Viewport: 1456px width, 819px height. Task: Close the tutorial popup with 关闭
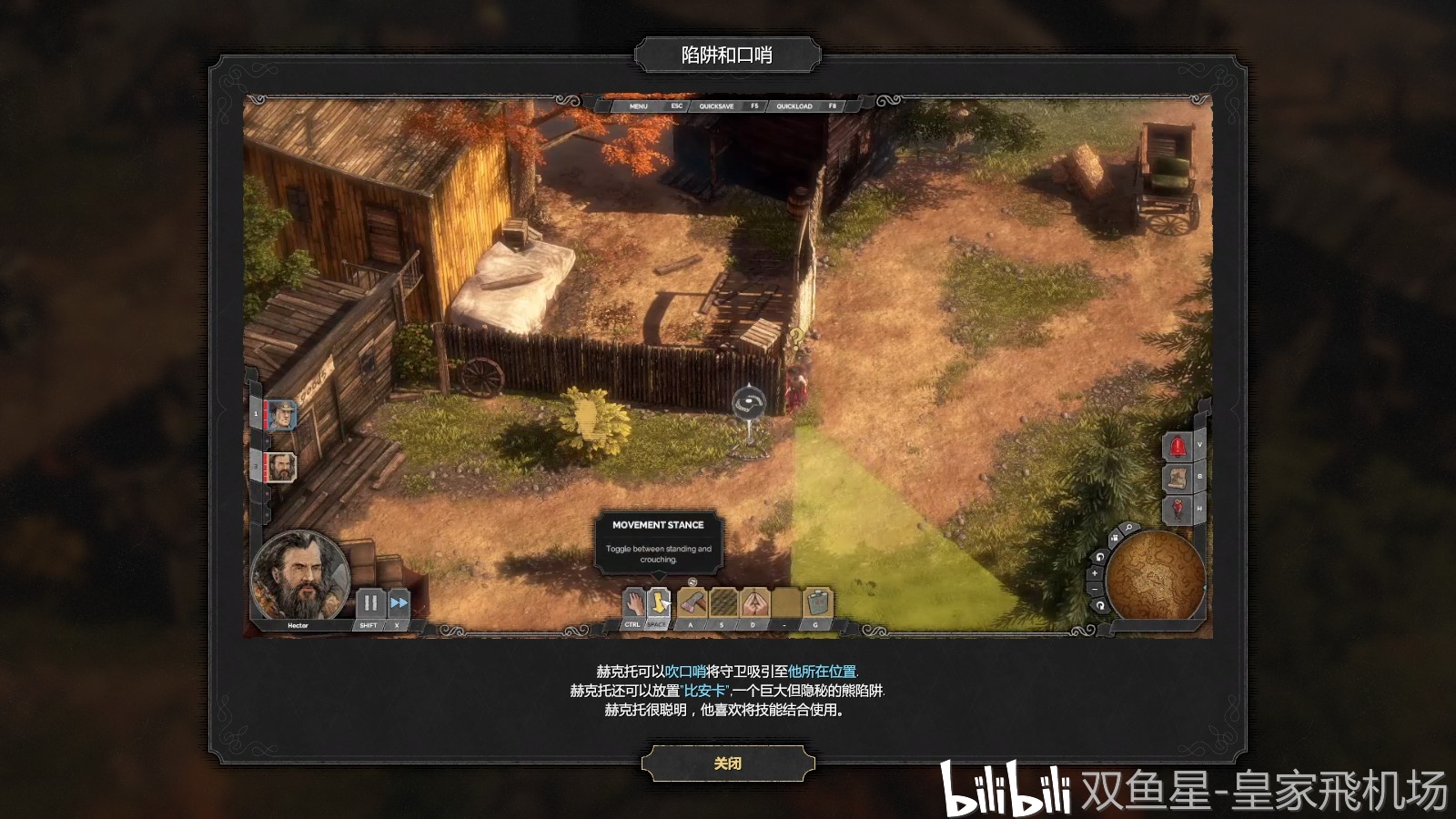[x=727, y=763]
